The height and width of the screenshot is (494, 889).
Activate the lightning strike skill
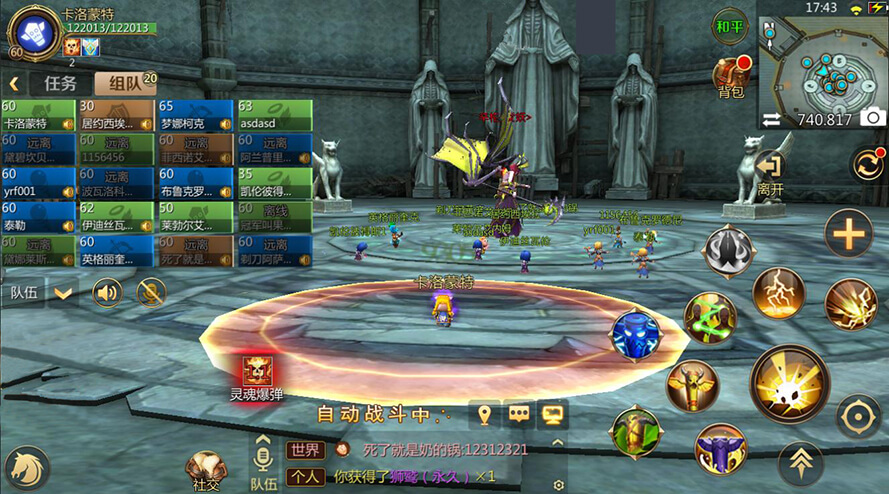coord(779,293)
